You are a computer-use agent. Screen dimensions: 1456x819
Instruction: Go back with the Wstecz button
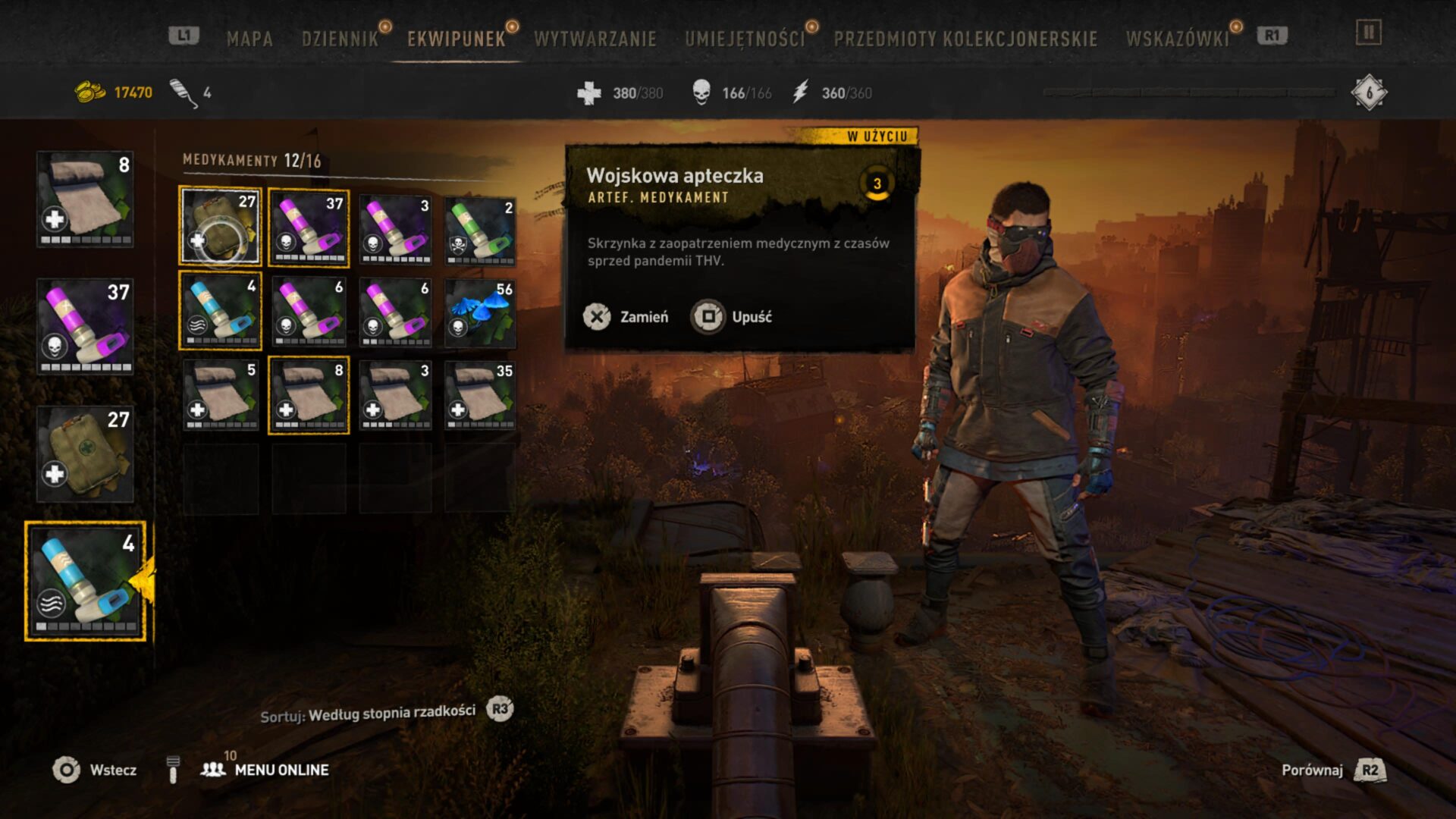click(95, 770)
